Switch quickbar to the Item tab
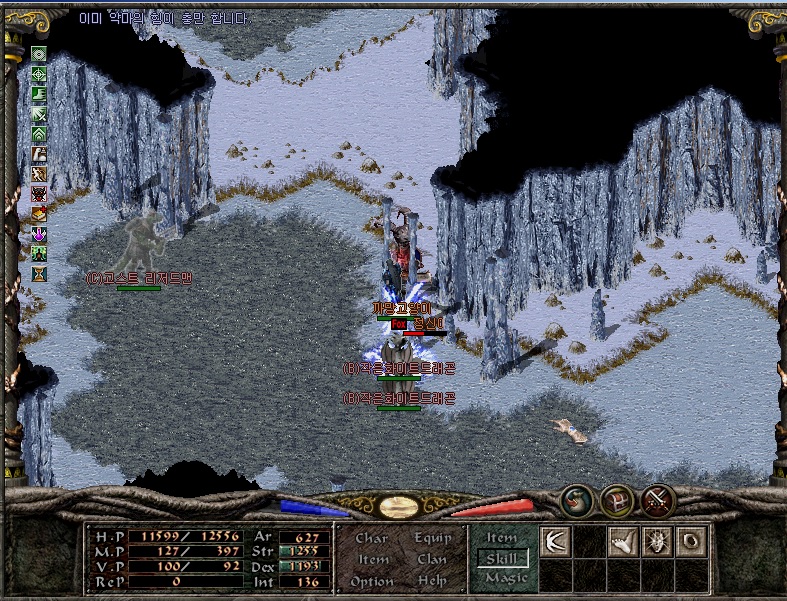Image resolution: width=787 pixels, height=601 pixels. (x=502, y=538)
